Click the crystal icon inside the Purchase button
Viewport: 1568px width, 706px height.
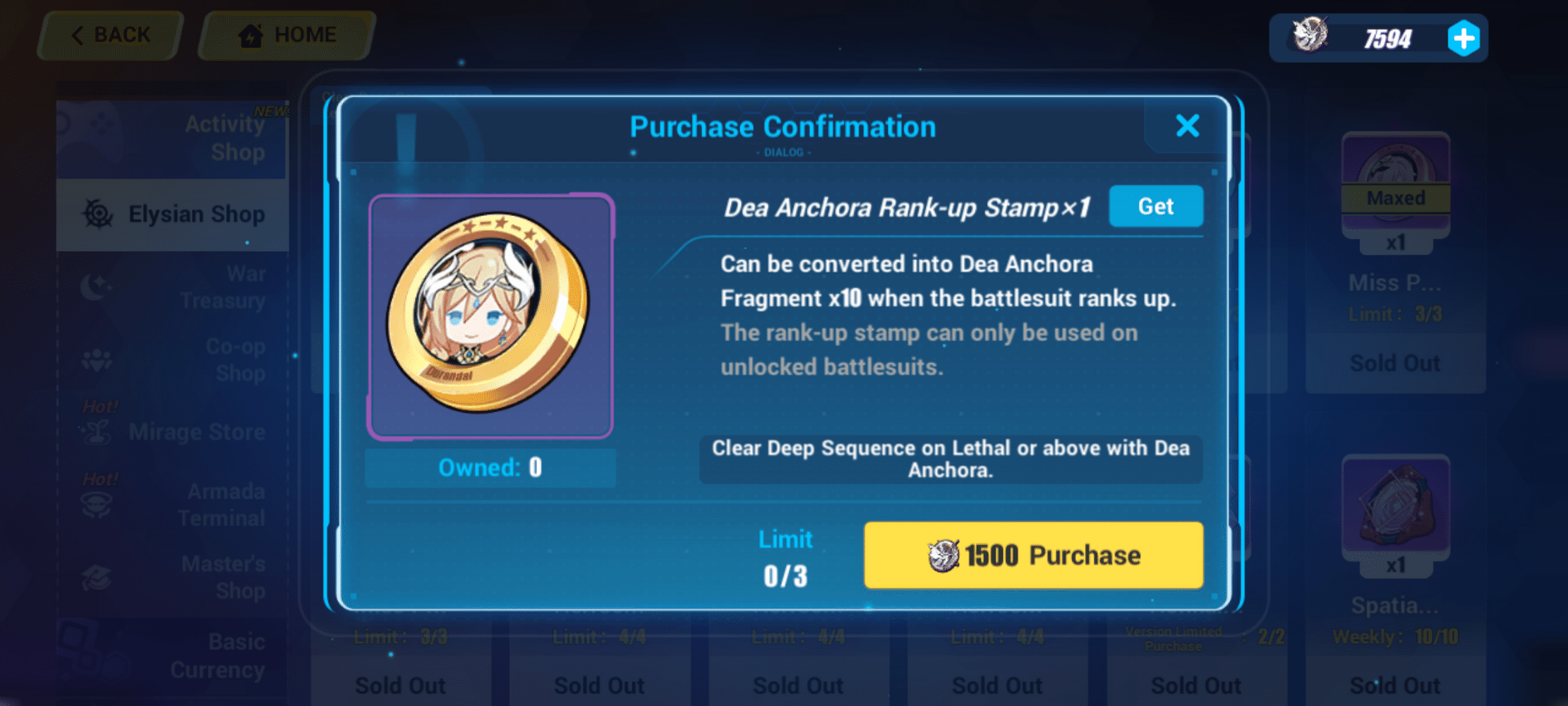click(942, 555)
